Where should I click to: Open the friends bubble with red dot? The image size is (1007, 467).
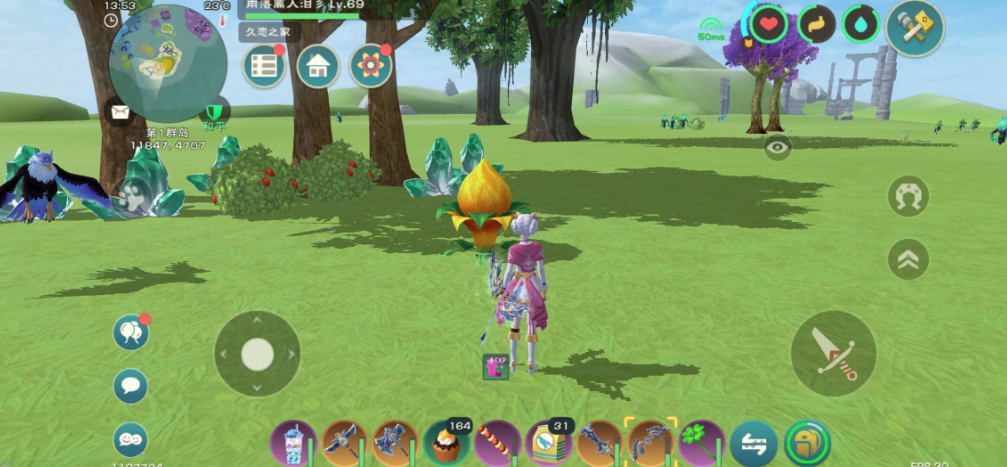(131, 333)
